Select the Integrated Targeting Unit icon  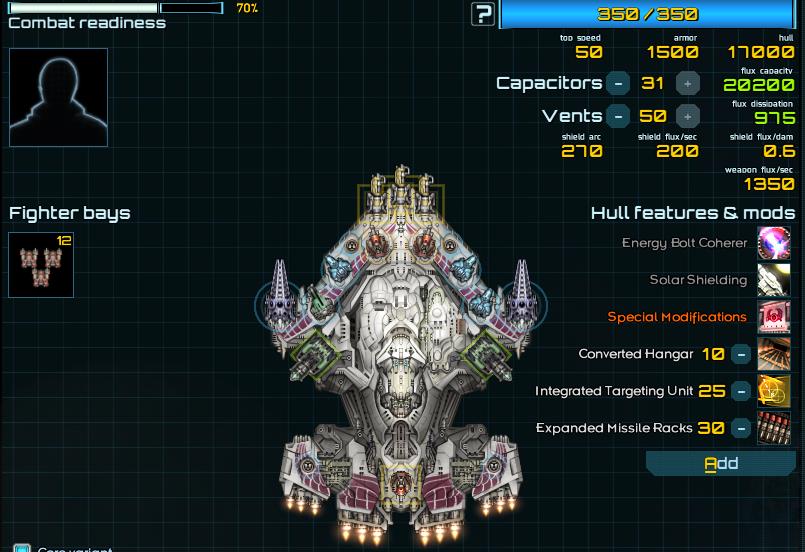pos(774,391)
